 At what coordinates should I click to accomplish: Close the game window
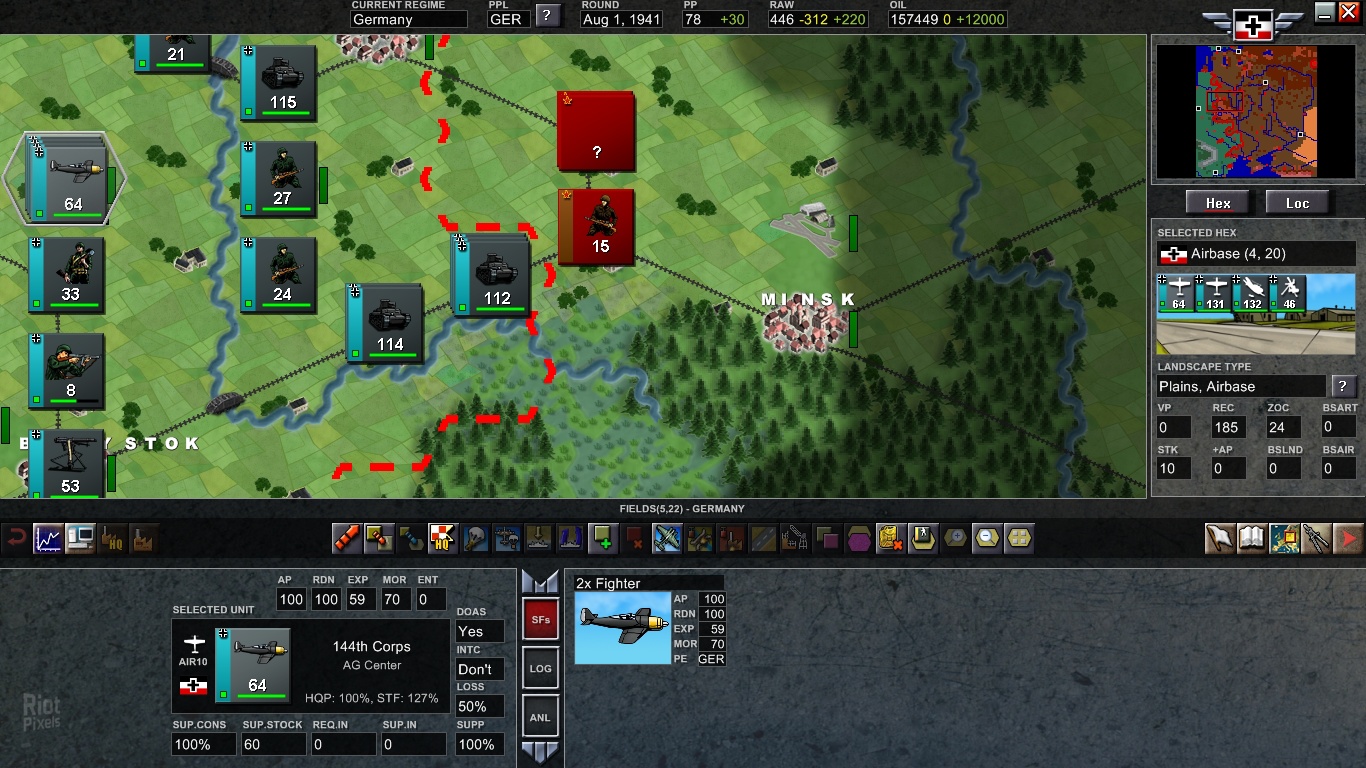(1349, 12)
